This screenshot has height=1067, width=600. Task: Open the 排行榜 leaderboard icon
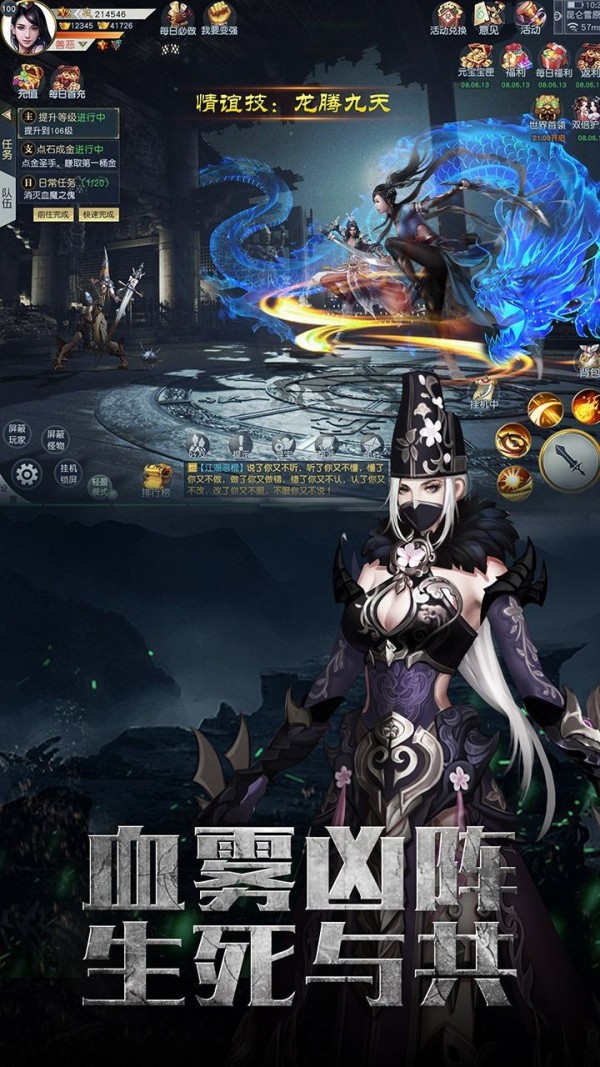pyautogui.click(x=157, y=479)
